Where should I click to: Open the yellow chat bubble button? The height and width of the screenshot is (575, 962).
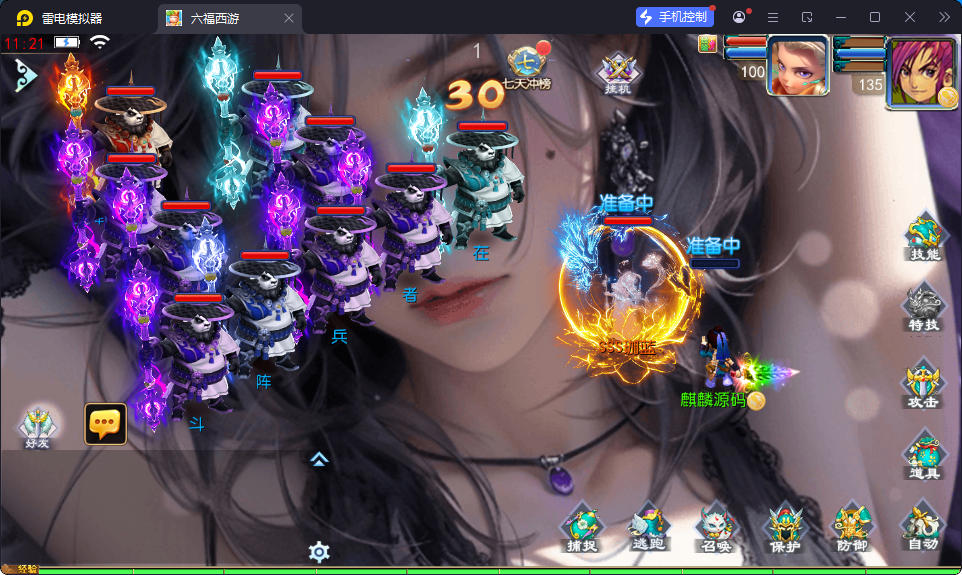click(105, 424)
